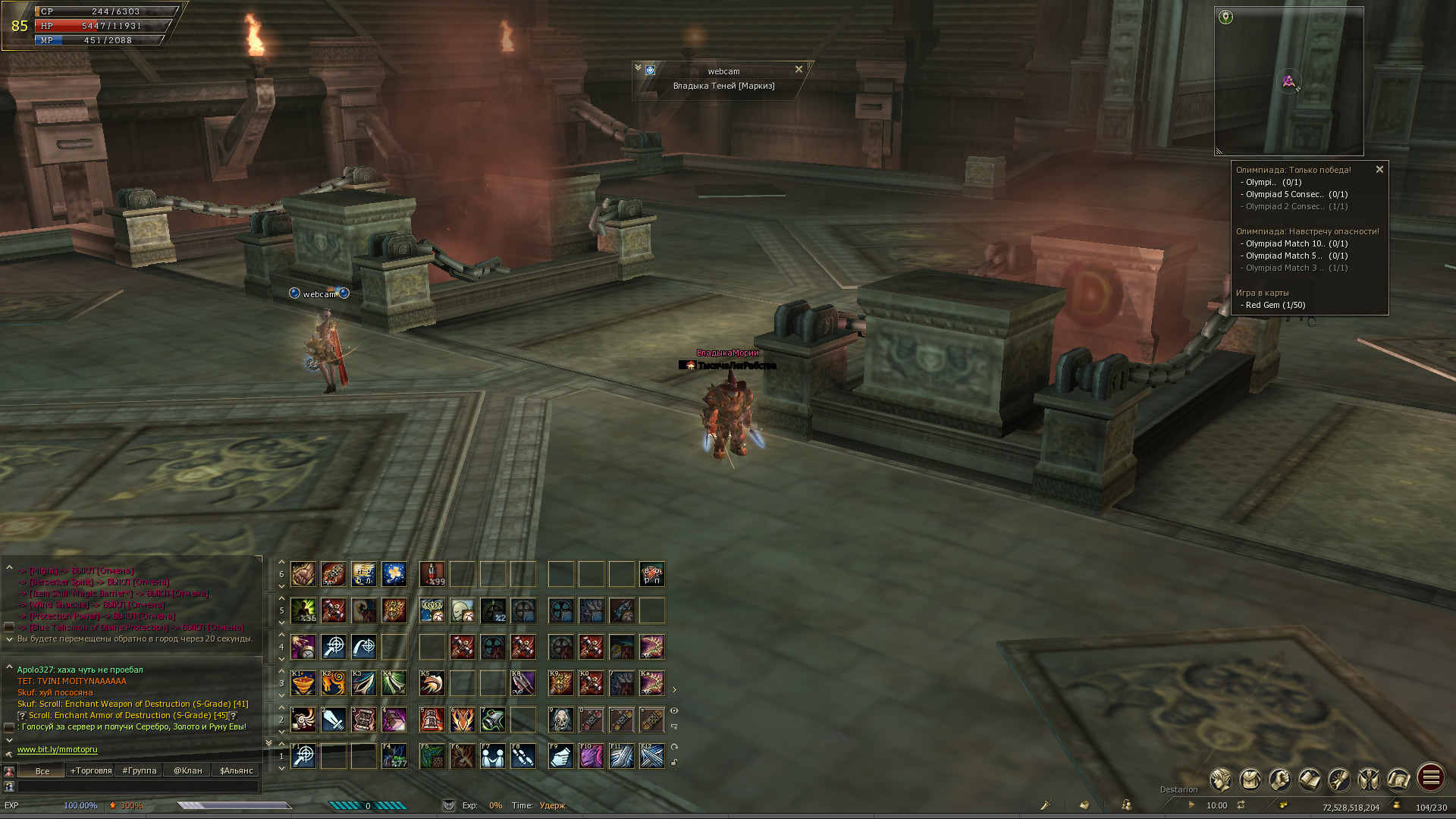Switch chat to the #Группа tab
Image resolution: width=1456 pixels, height=819 pixels.
140,770
